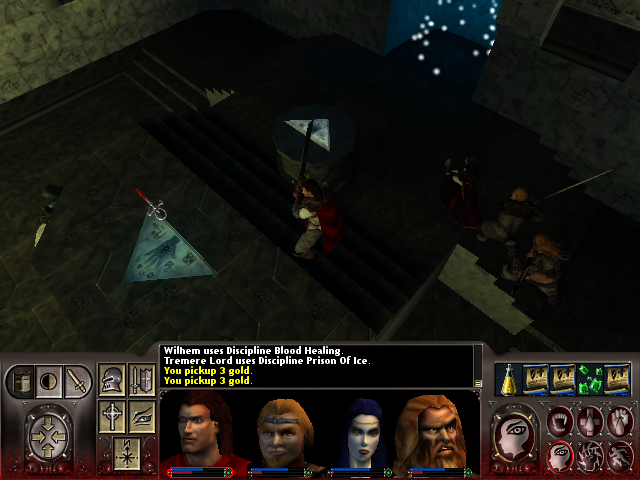Click the large face profile discipline icon
The width and height of the screenshot is (640, 480).
click(x=516, y=435)
